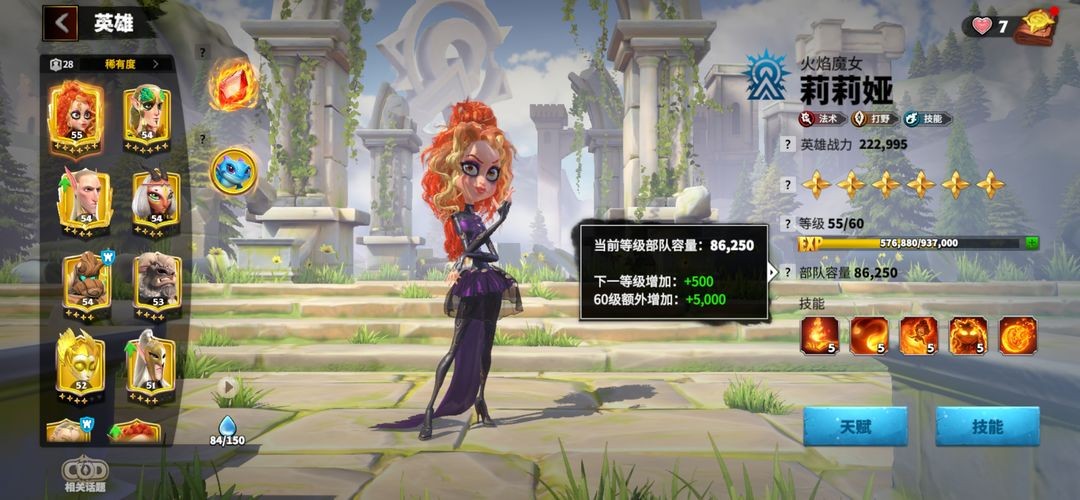The height and width of the screenshot is (500, 1080).
Task: Open the book icon with red notification
Action: pyautogui.click(x=1036, y=26)
